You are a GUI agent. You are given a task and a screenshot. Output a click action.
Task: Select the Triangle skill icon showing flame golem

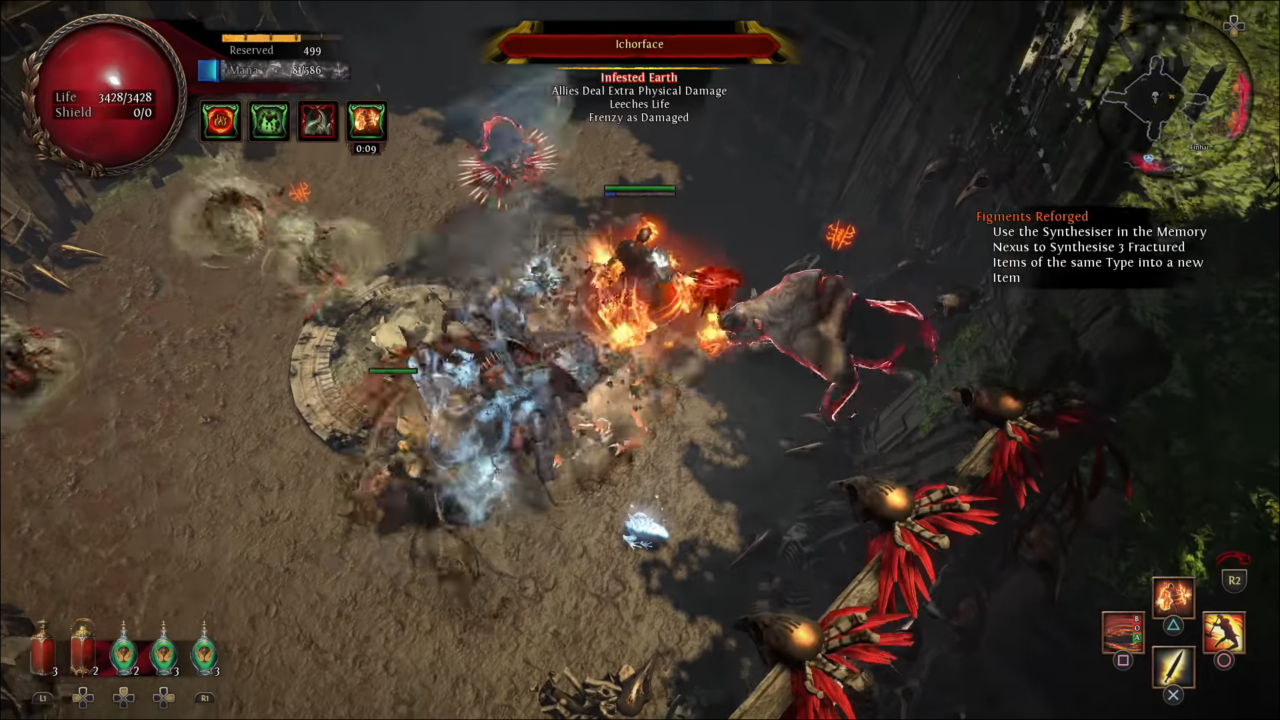[1172, 597]
